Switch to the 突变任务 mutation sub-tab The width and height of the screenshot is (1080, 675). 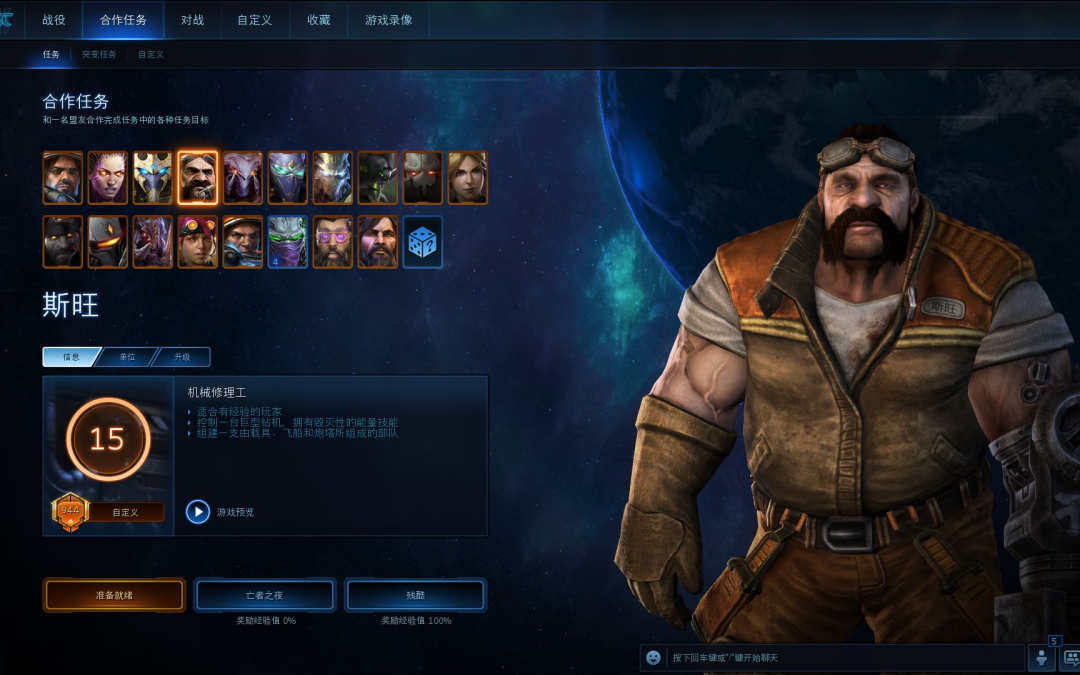click(99, 54)
